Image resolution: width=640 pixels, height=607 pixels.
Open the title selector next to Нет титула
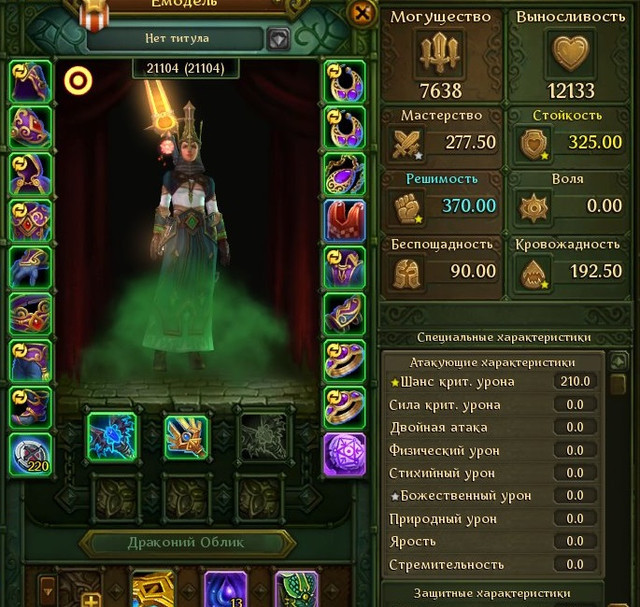(279, 39)
